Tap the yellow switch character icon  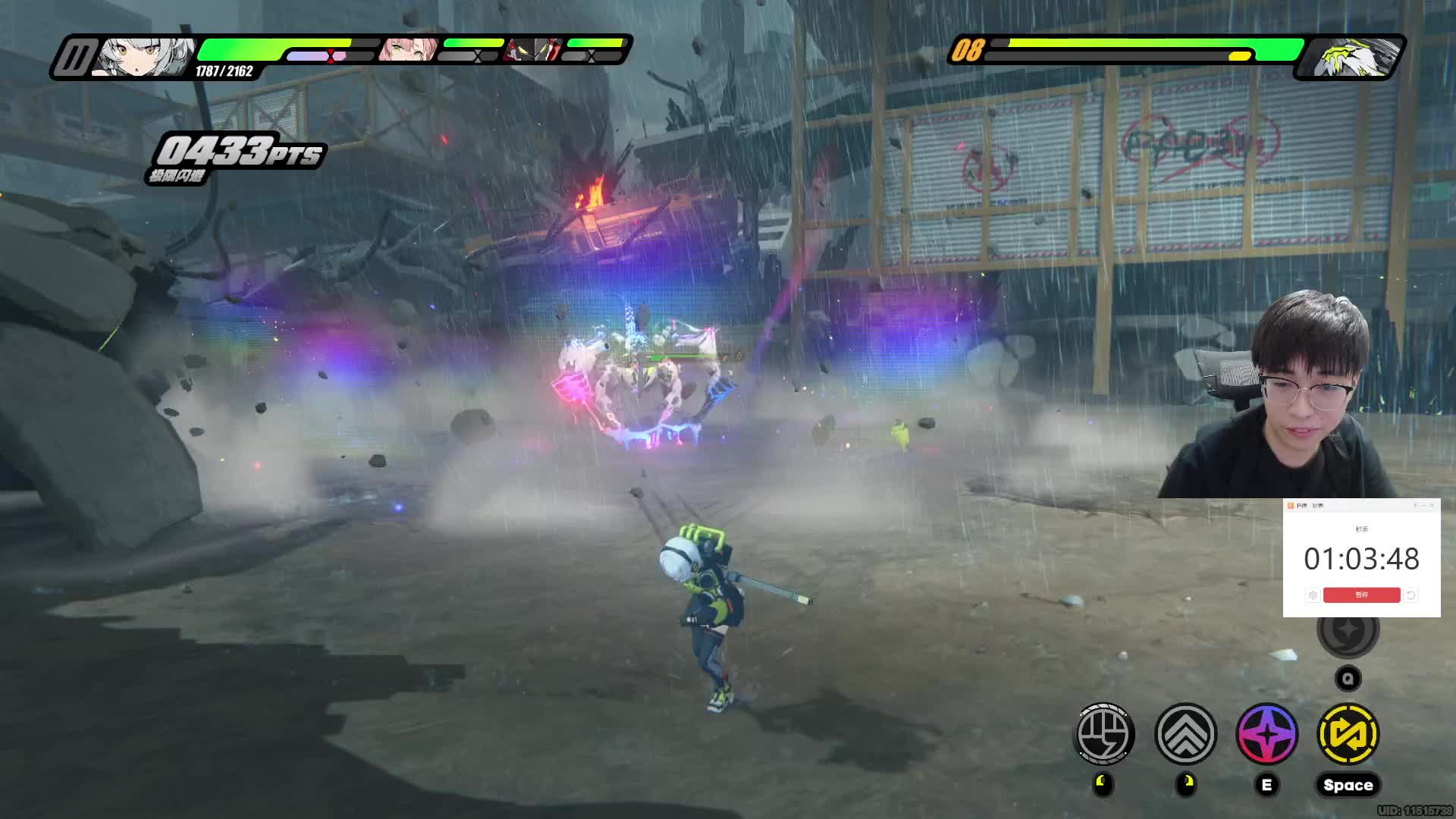(x=1348, y=733)
